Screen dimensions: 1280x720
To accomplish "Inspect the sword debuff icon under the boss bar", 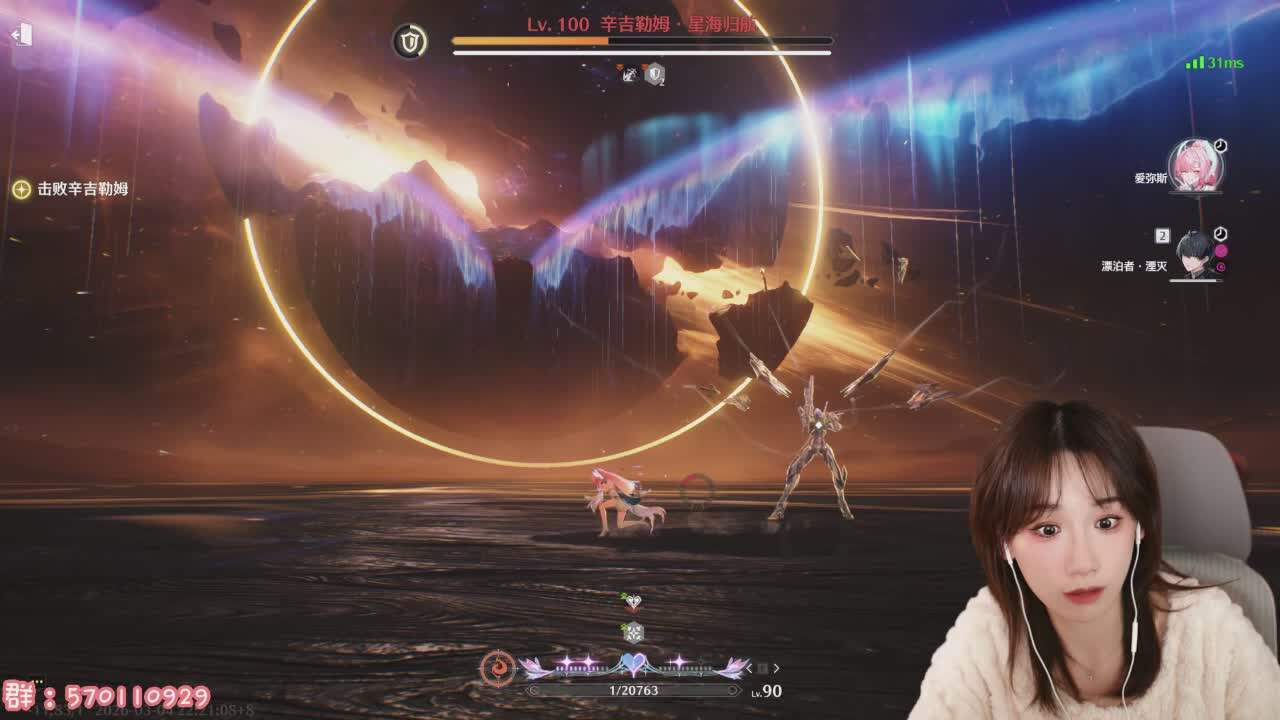I will 629,74.
